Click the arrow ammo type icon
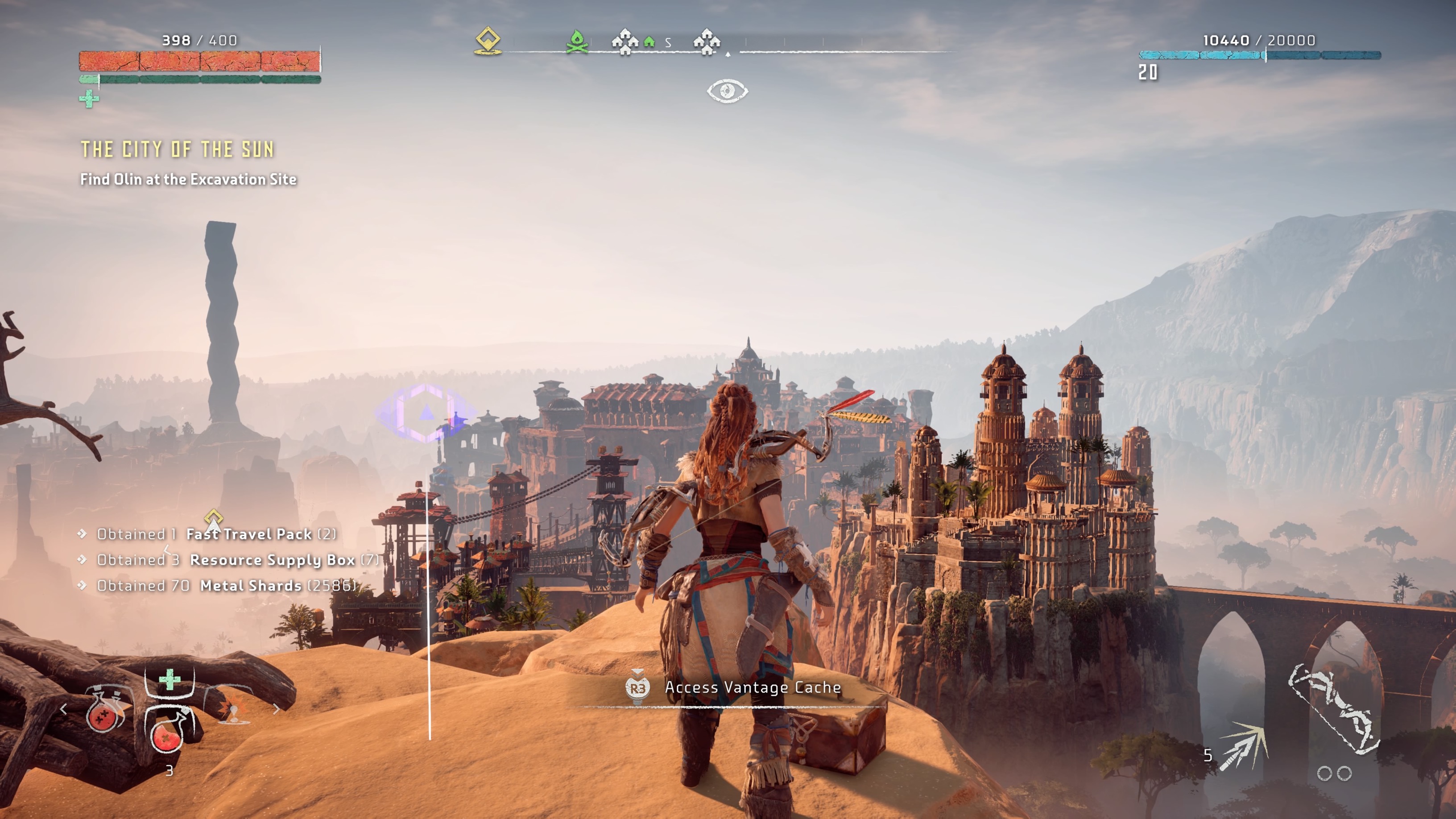 pos(1244,746)
